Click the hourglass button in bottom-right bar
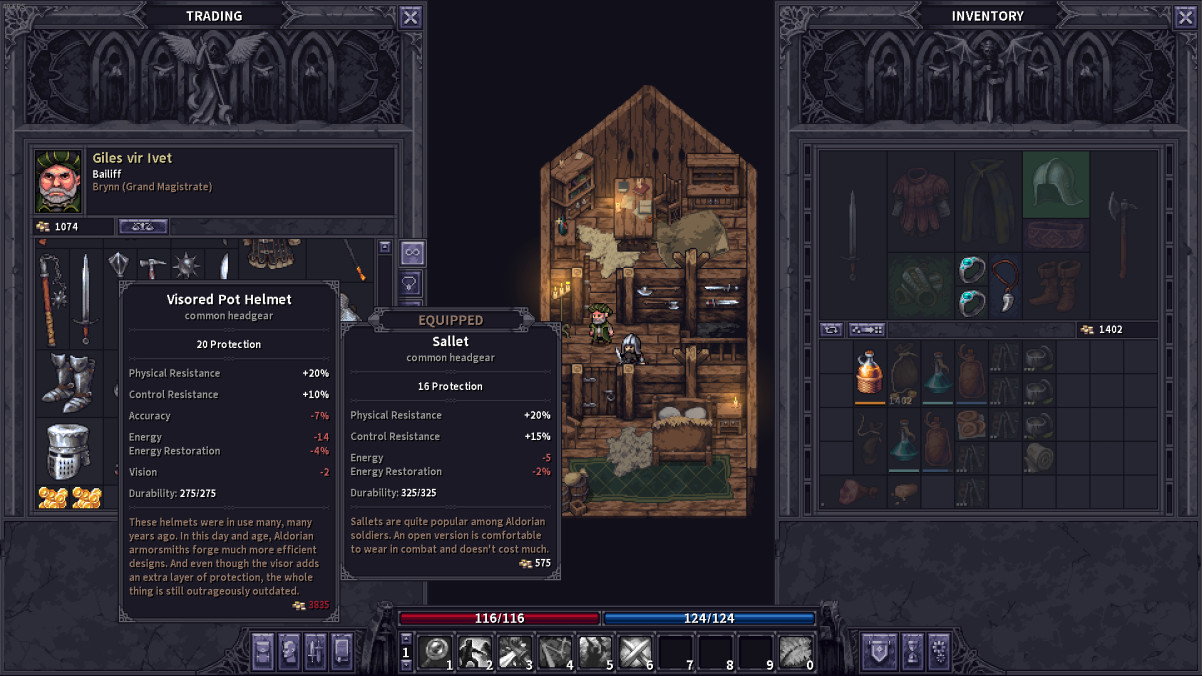This screenshot has height=676, width=1202. click(x=912, y=651)
